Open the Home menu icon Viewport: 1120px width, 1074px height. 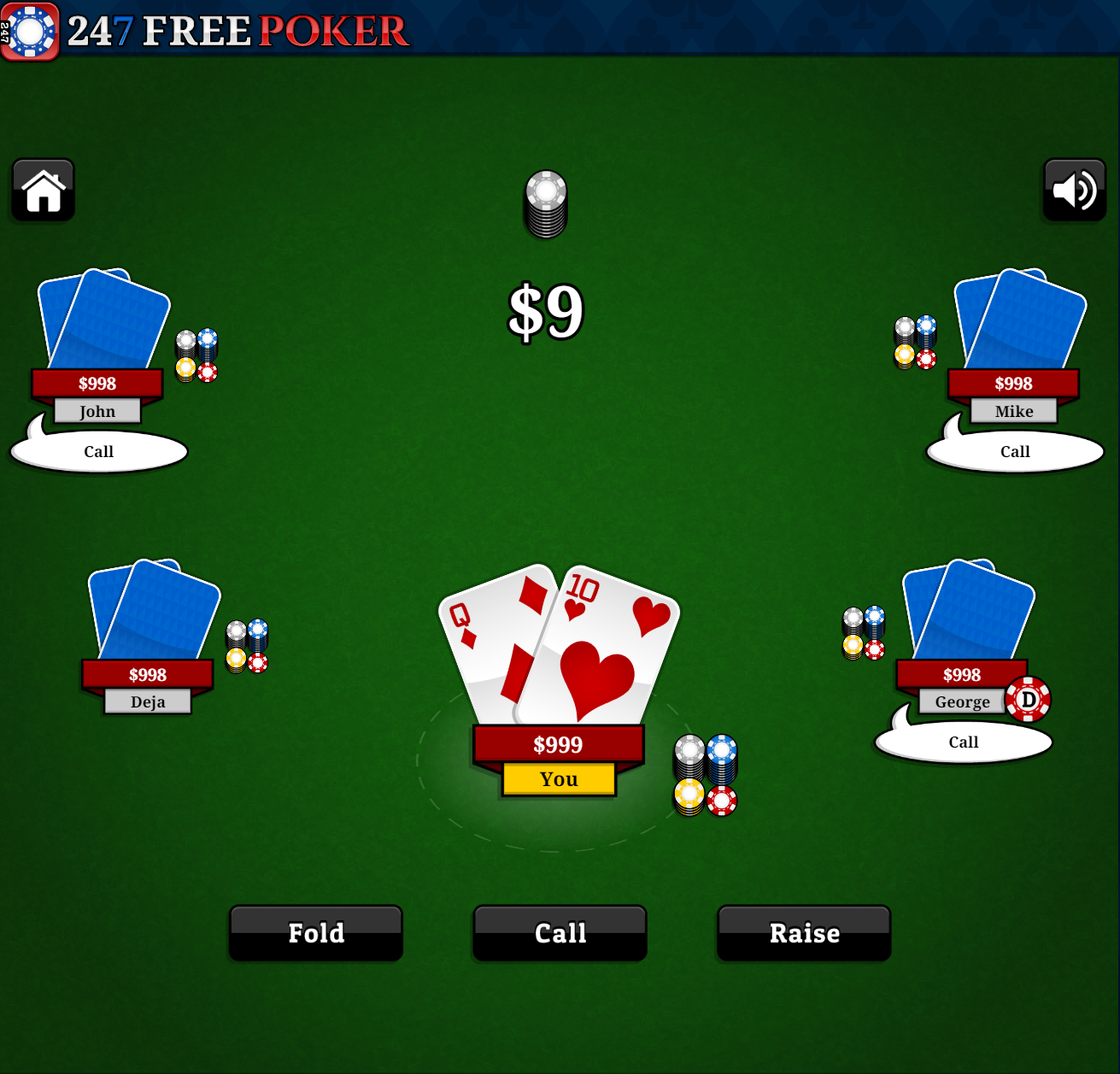(x=42, y=190)
